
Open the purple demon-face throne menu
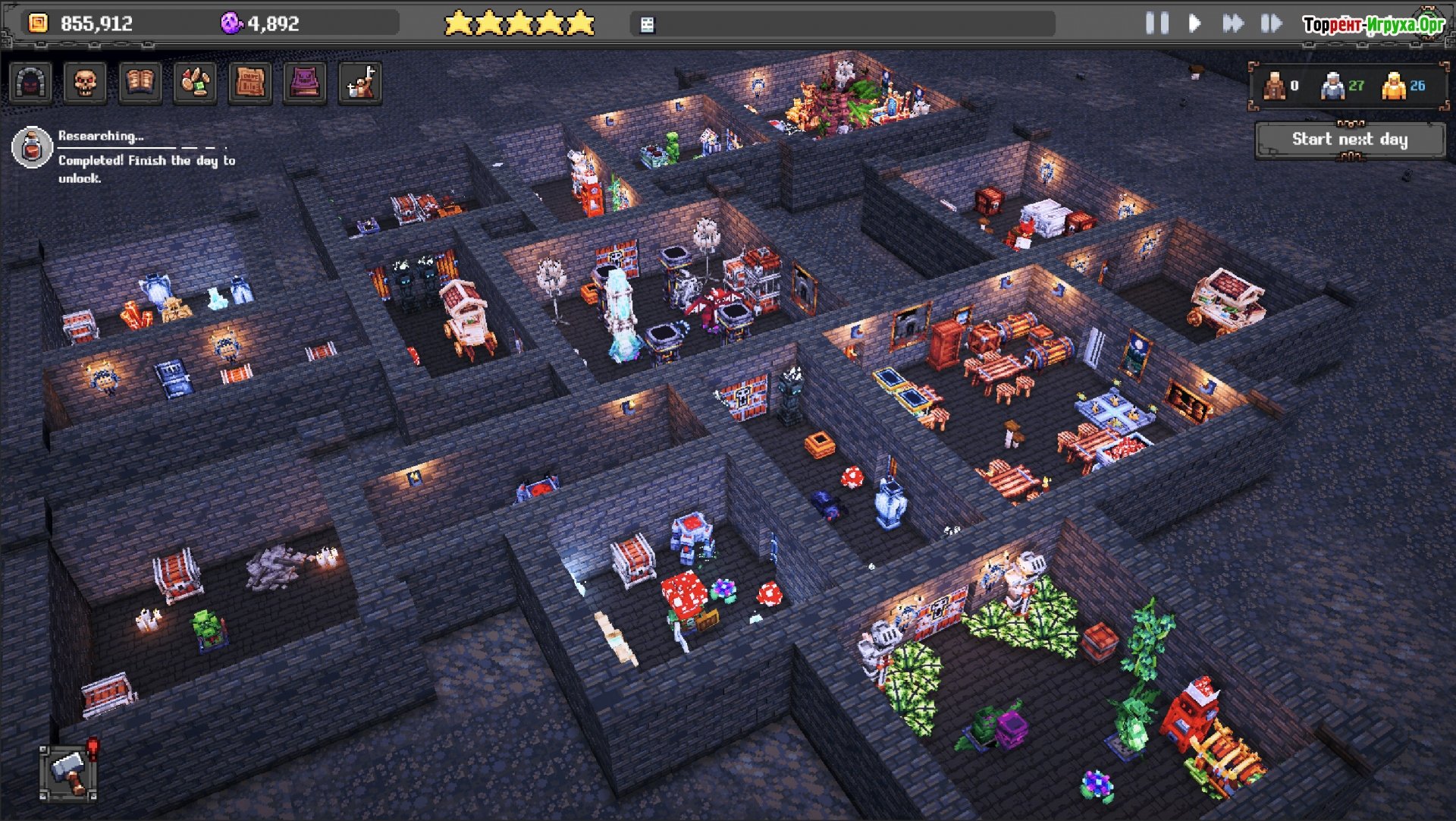click(305, 83)
